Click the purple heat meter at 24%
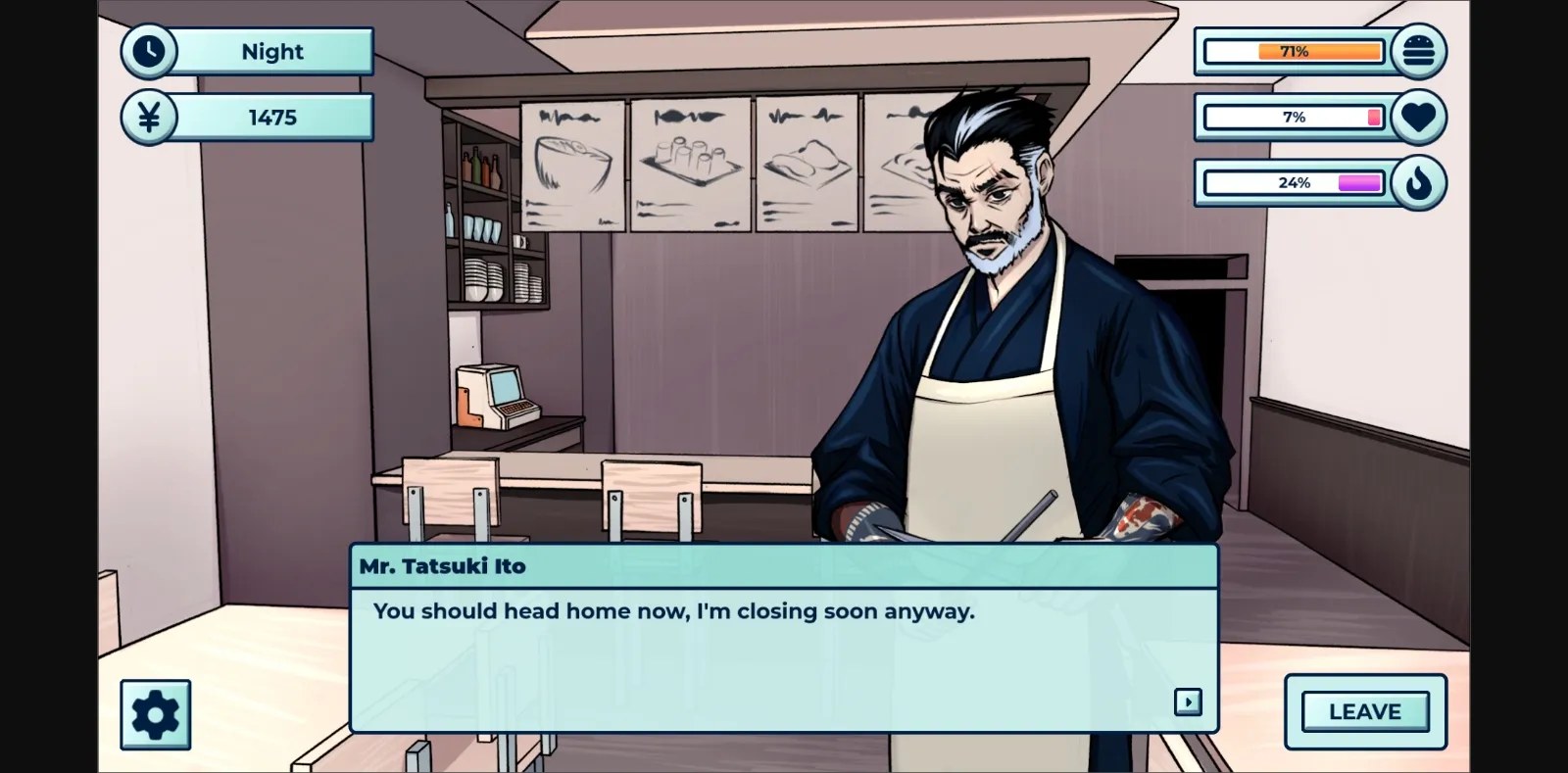Viewport: 1568px width, 773px height. click(x=1294, y=182)
